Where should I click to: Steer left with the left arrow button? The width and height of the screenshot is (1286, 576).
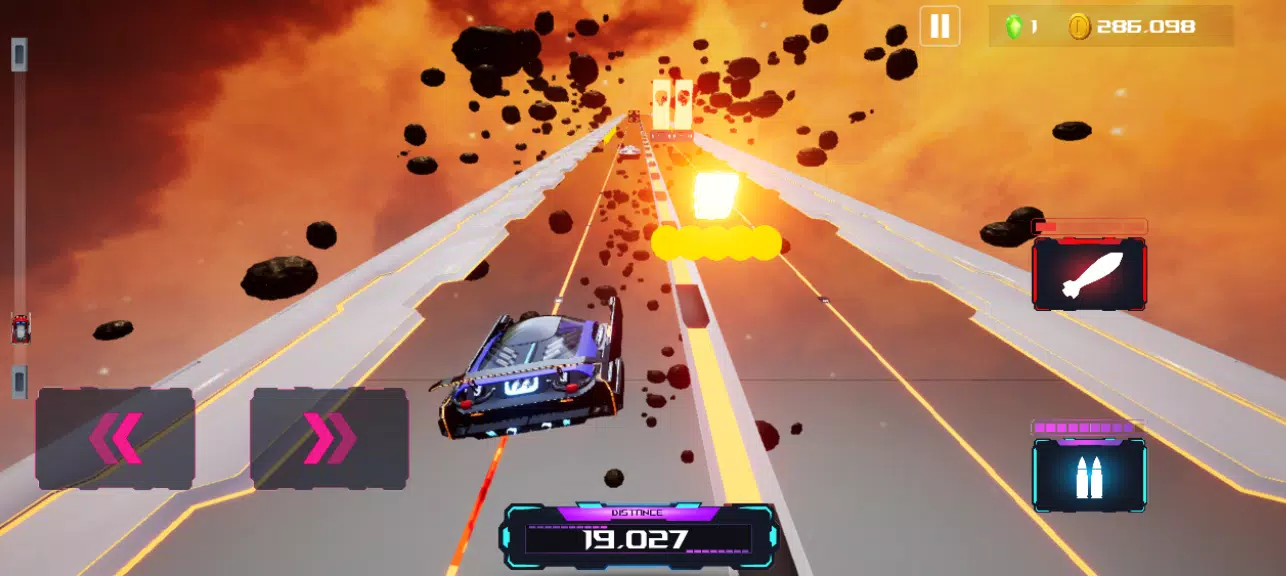(115, 438)
